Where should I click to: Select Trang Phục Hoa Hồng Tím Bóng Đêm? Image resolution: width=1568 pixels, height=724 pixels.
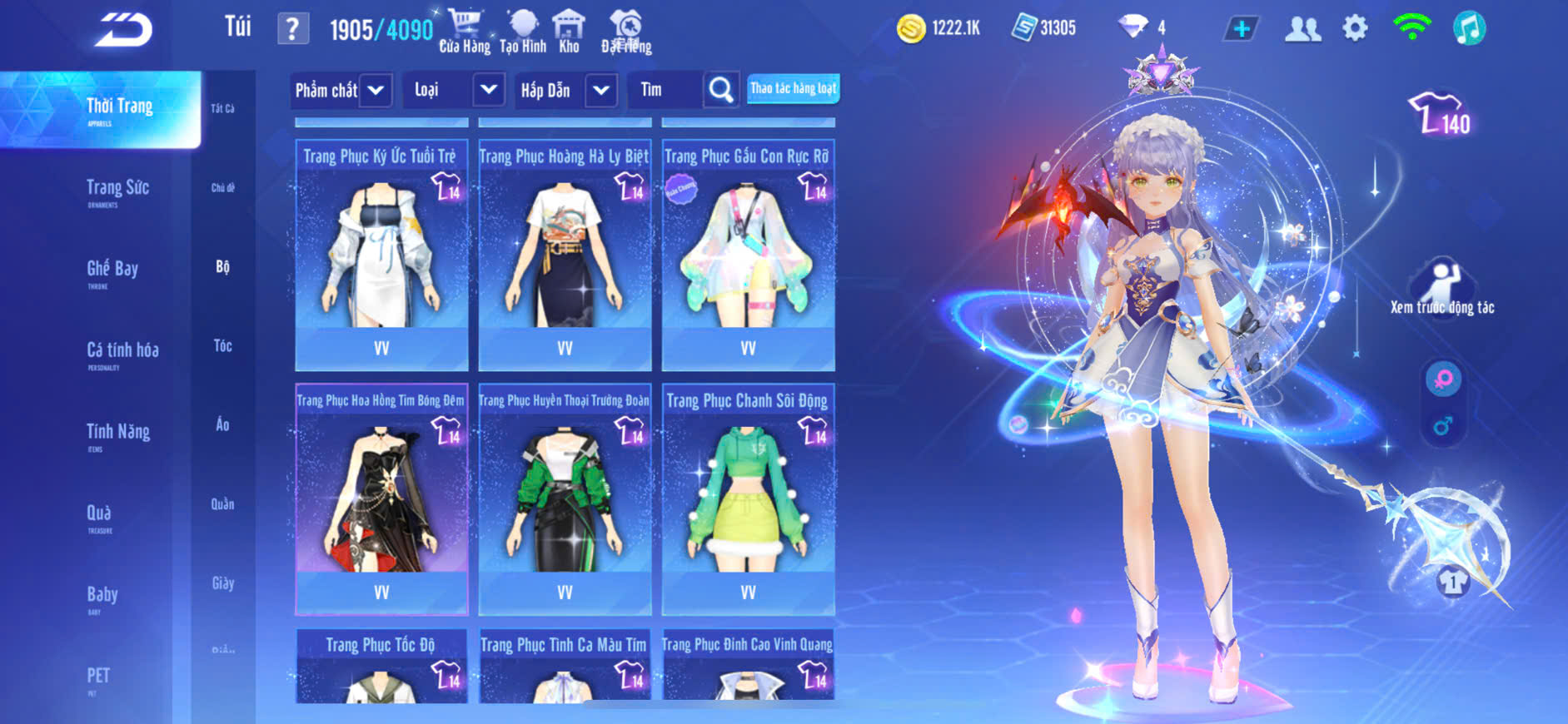click(x=381, y=499)
